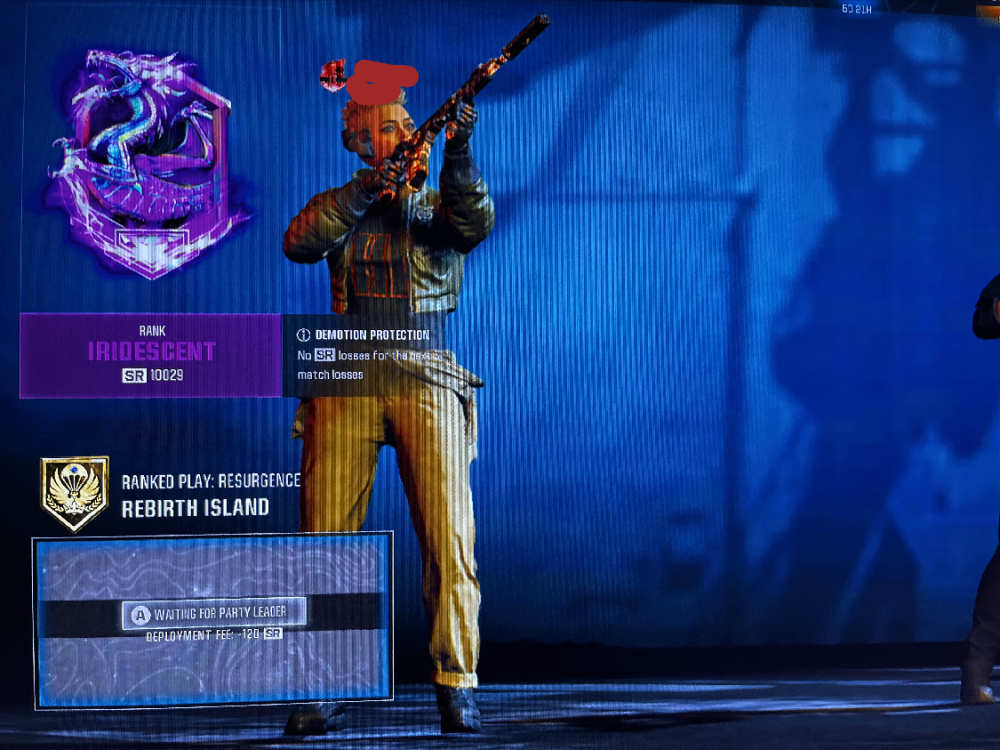Viewport: 1000px width, 750px height.
Task: Click the Waiting for Party Leader button
Action: (x=214, y=613)
